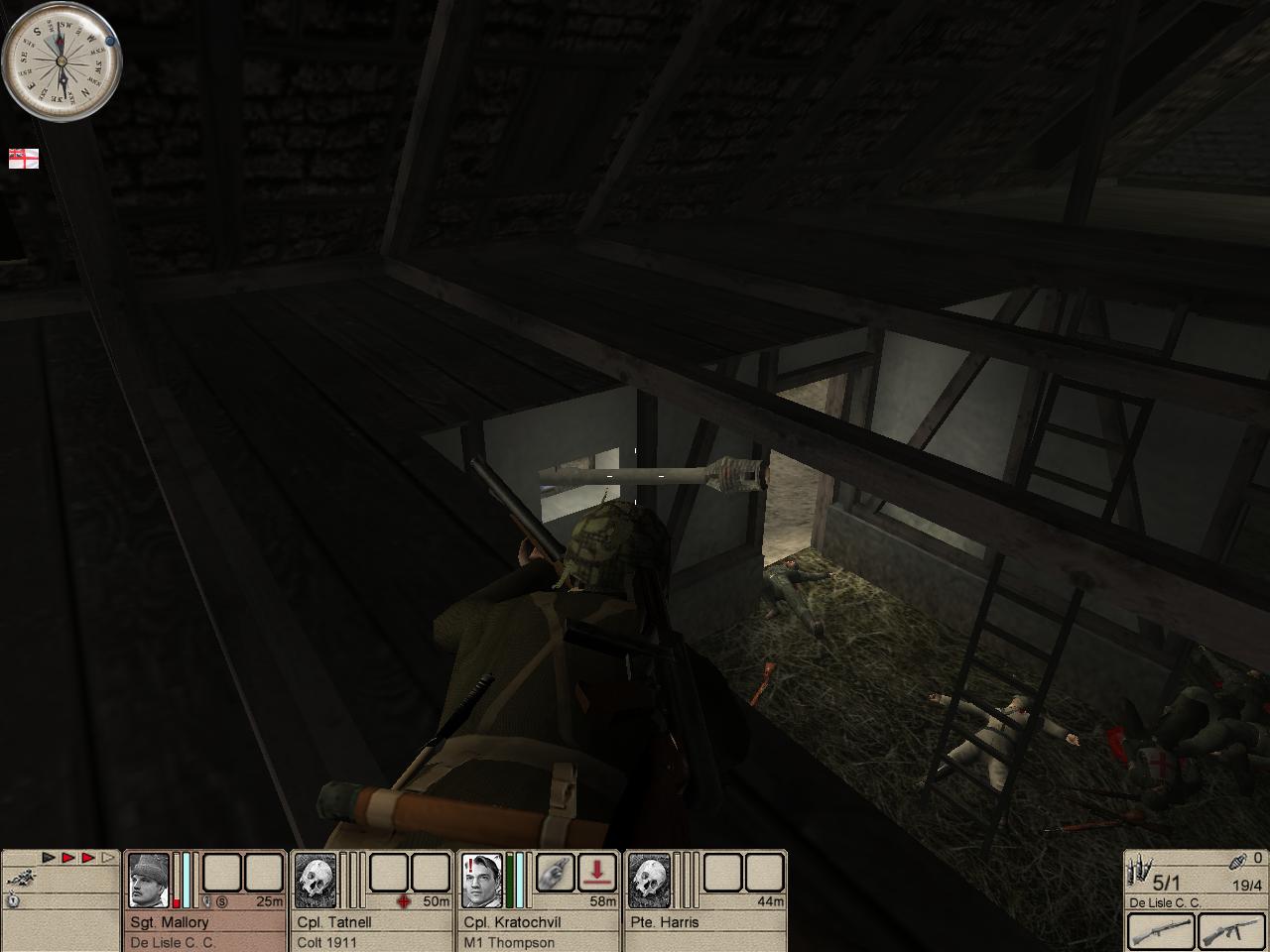Choose Cpl. Kratochvil's portrait
The height and width of the screenshot is (952, 1270).
click(482, 881)
